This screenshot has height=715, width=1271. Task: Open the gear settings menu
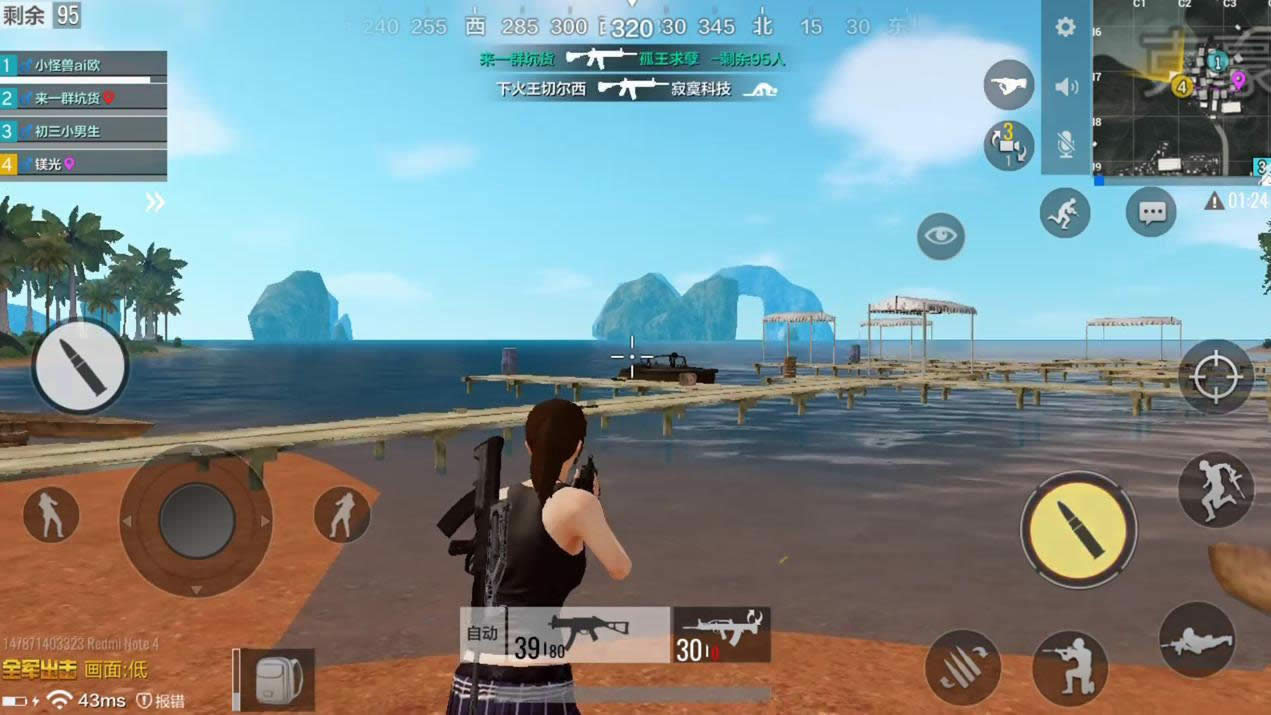[x=1065, y=28]
